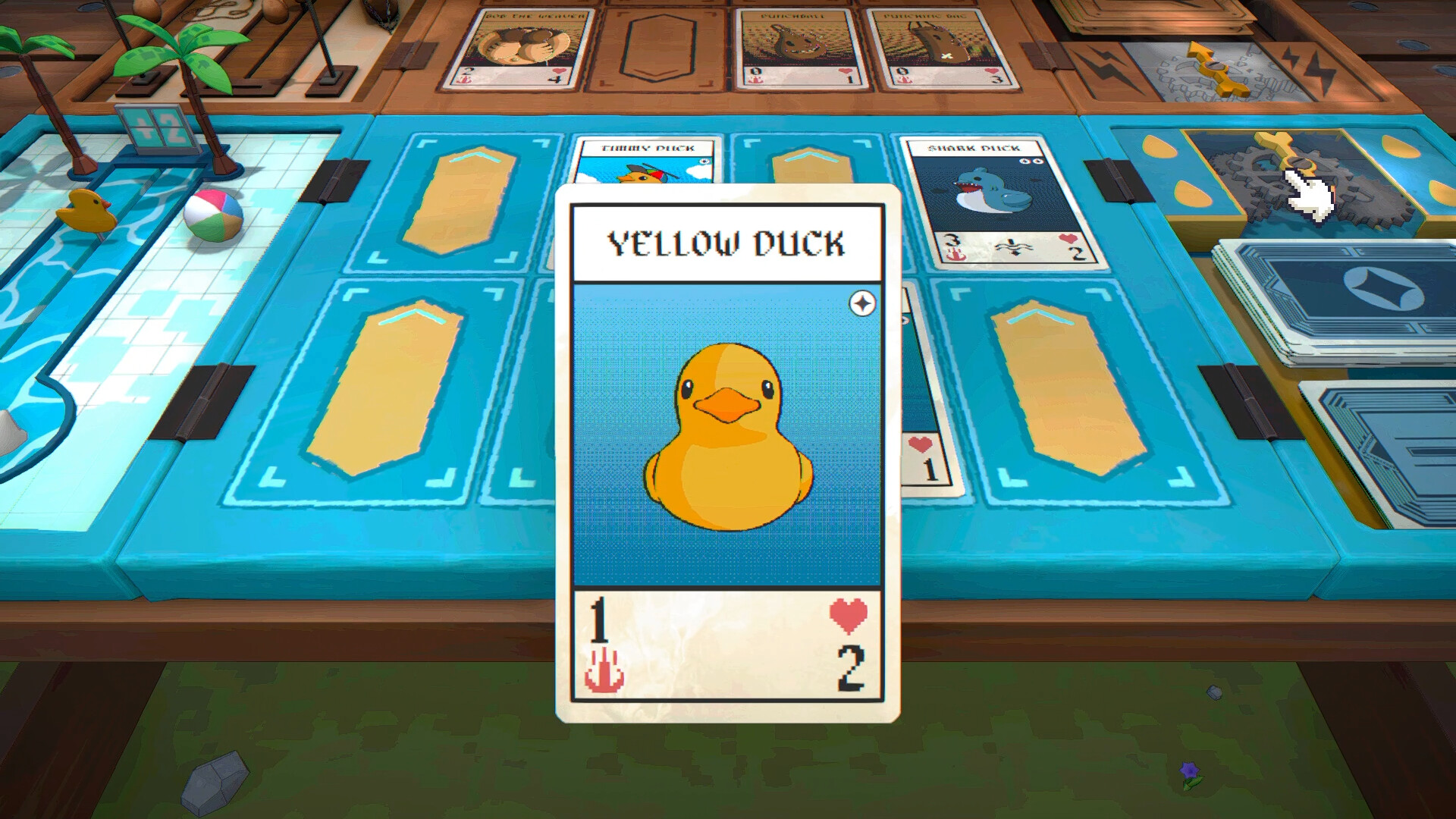Click the anchor icon on the Shark Duck card
1456x819 pixels.
tap(955, 254)
